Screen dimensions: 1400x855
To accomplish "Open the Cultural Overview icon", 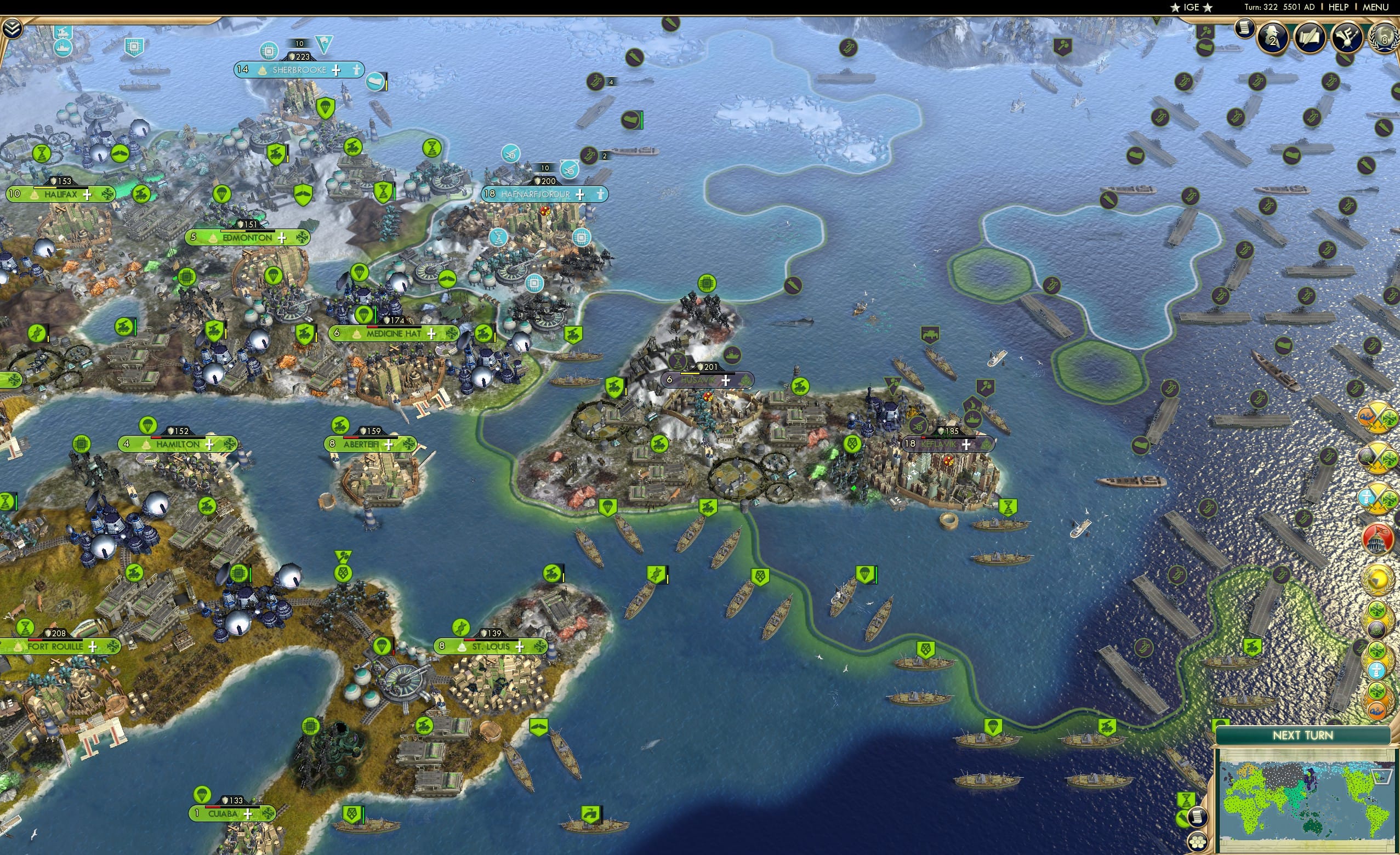I will 1346,37.
